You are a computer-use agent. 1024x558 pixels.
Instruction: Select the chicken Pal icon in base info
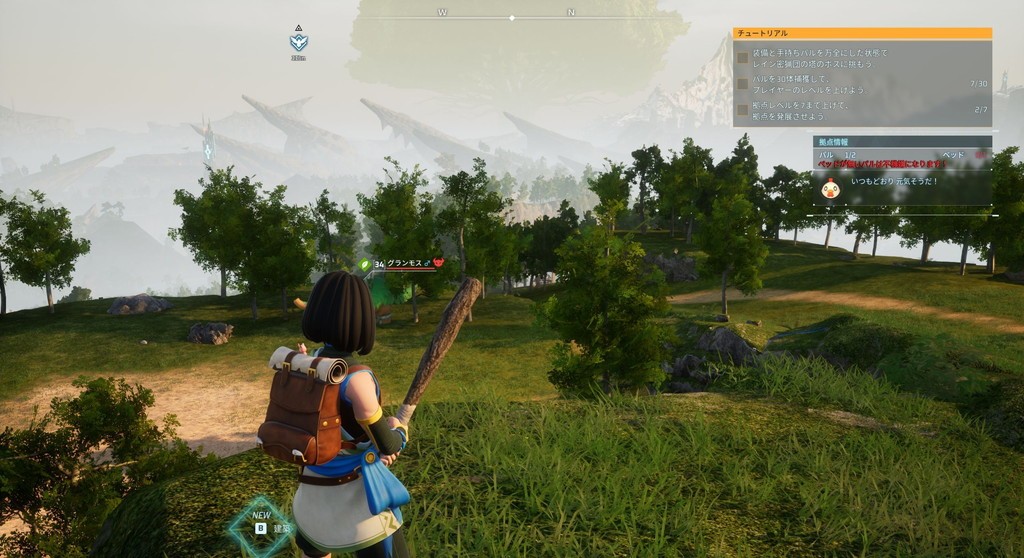[829, 187]
